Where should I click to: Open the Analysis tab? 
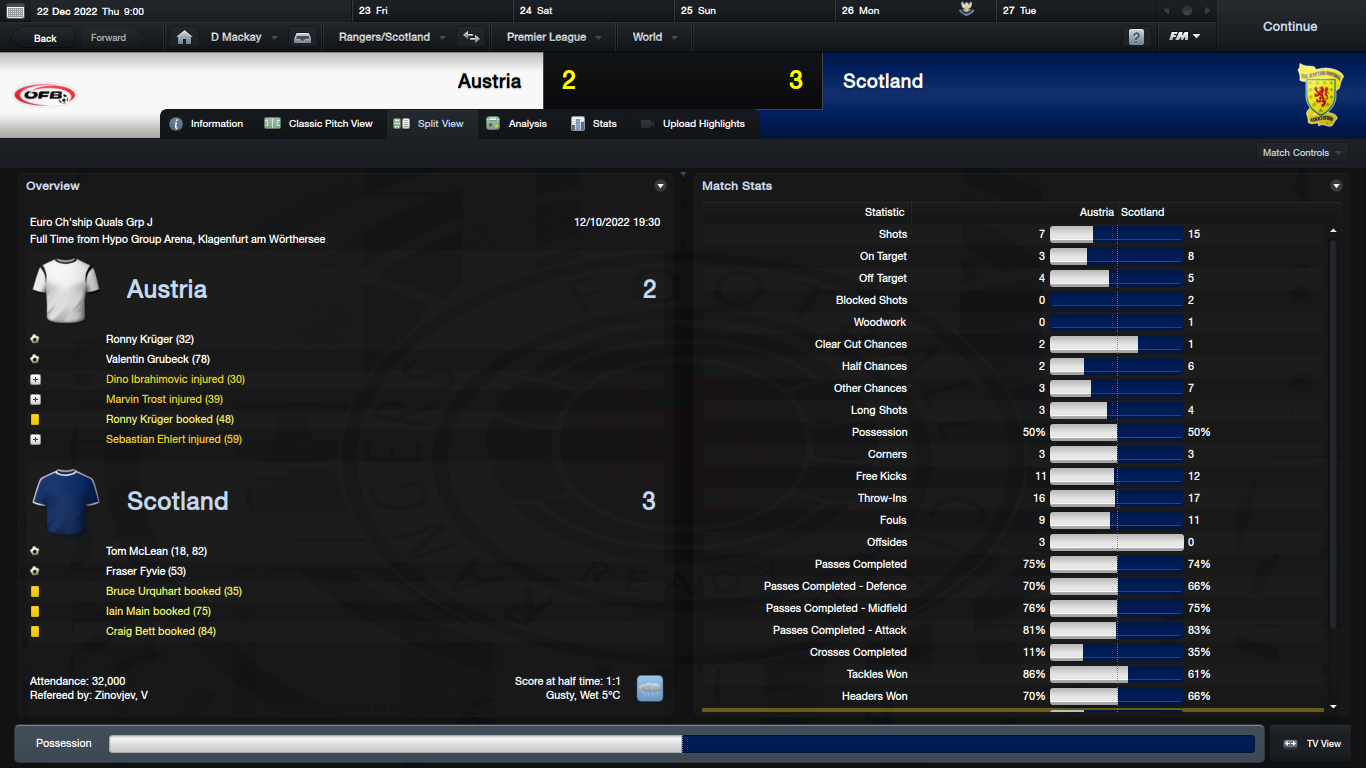click(x=517, y=124)
